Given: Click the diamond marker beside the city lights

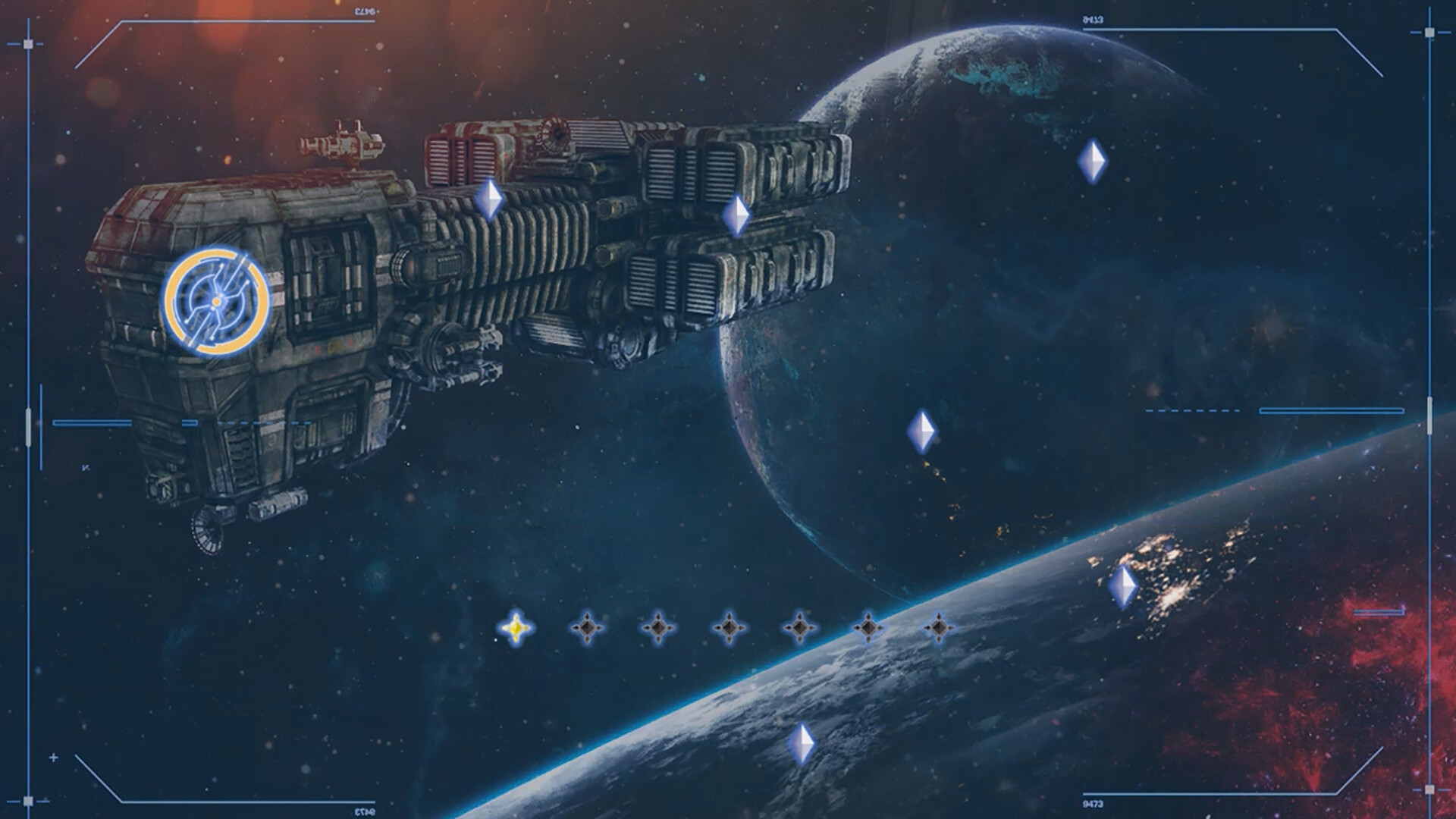Looking at the screenshot, I should [1122, 586].
